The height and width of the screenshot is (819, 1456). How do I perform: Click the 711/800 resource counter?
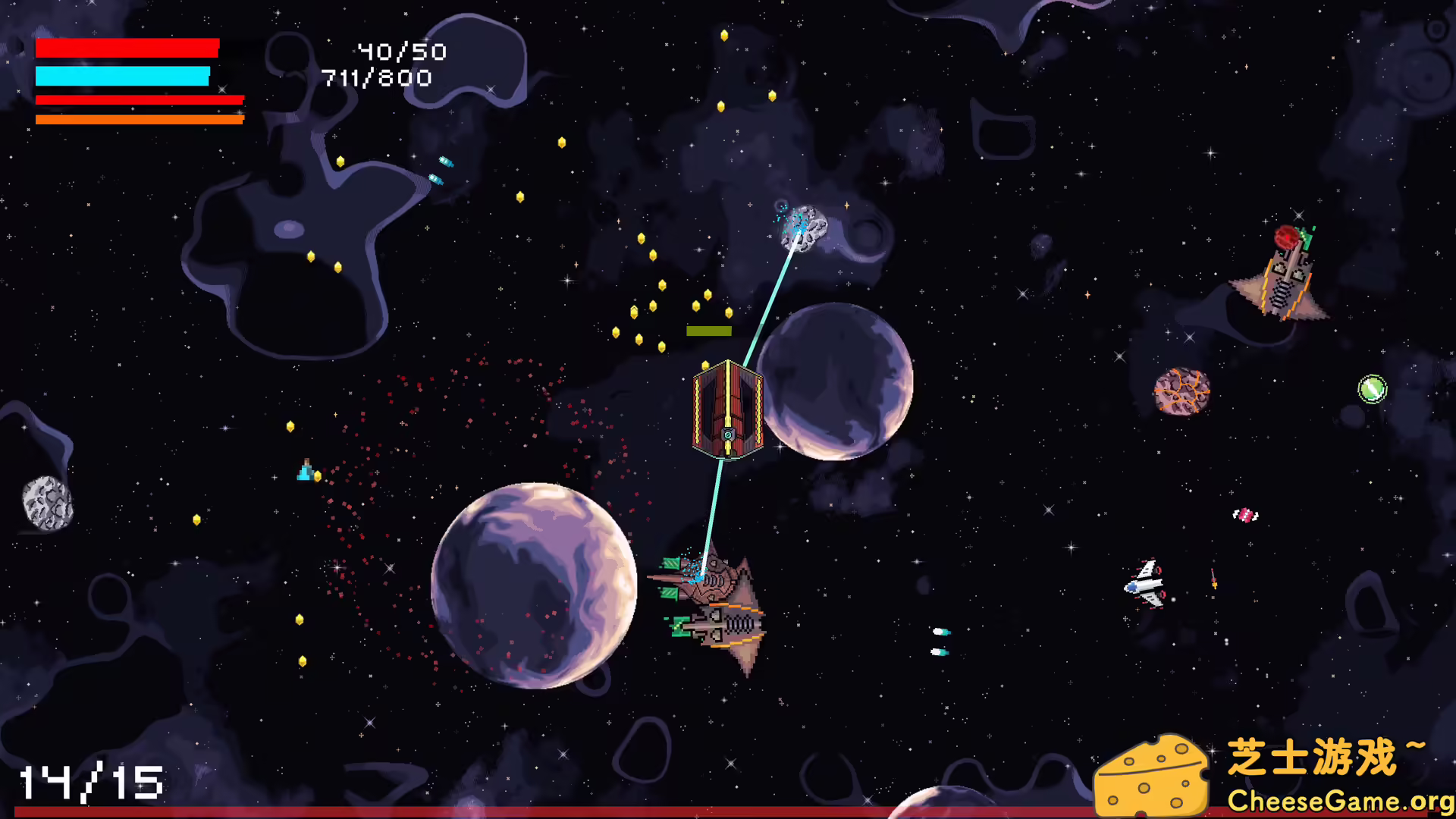[x=375, y=77]
